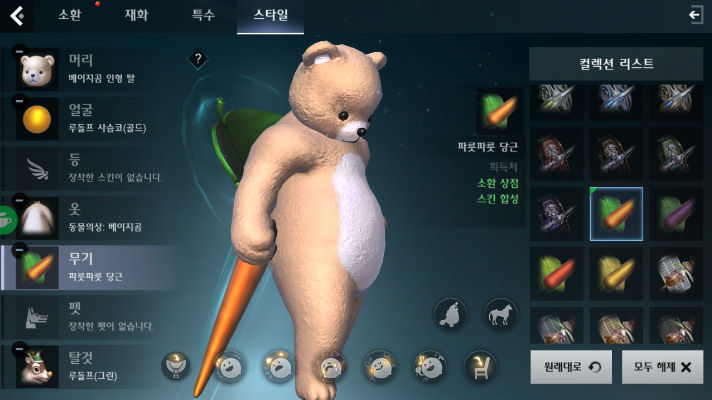Image resolution: width=712 pixels, height=400 pixels.
Task: Switch to the 소환 tab
Action: 69,15
